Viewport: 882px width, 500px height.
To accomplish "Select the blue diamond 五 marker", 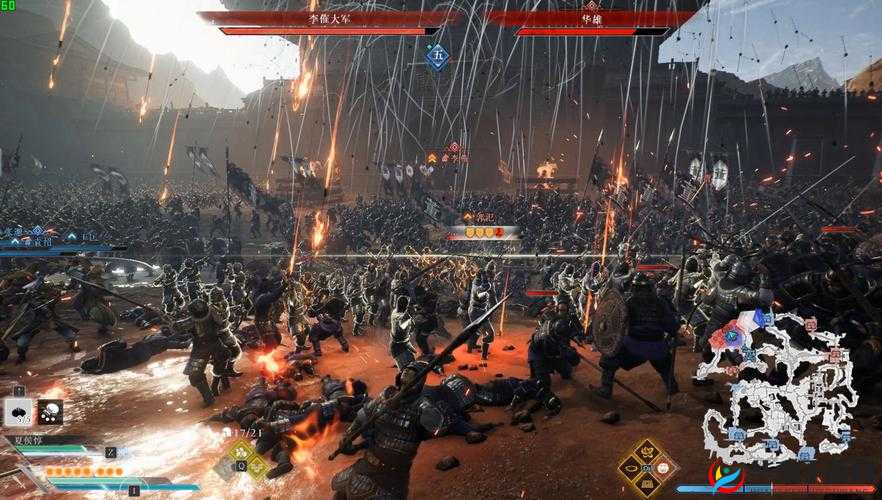I will pos(437,55).
